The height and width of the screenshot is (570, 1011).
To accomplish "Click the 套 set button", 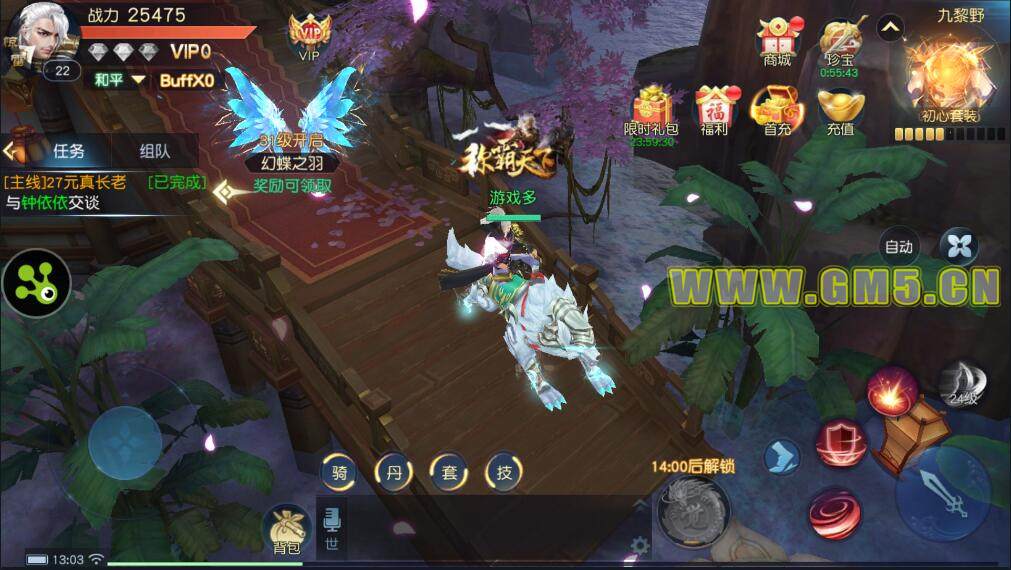I will [x=449, y=473].
